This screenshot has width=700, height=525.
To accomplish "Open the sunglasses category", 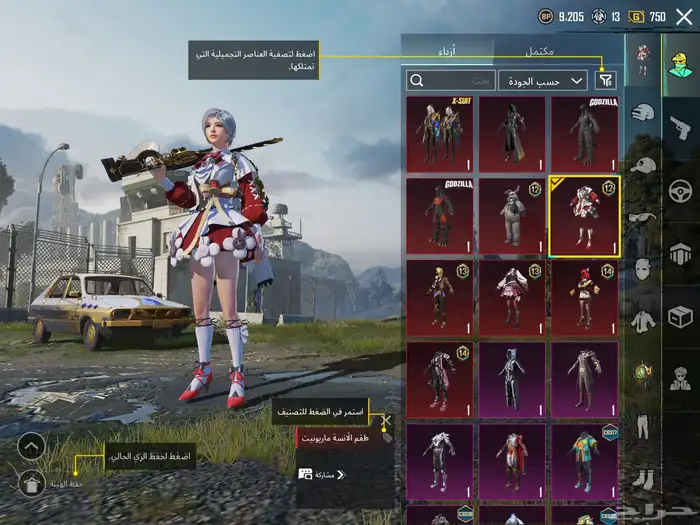I will click(x=642, y=217).
